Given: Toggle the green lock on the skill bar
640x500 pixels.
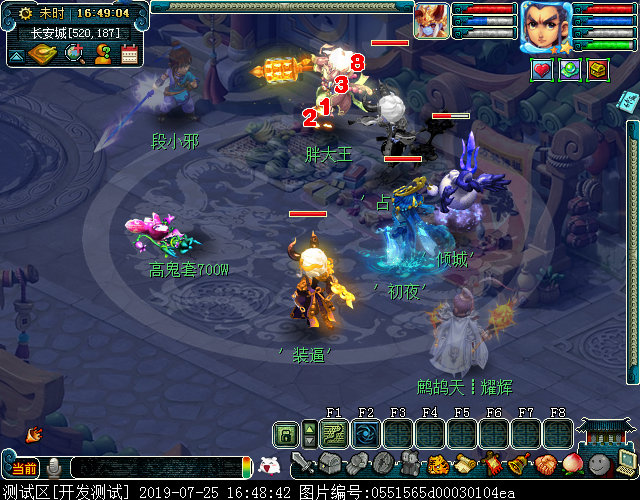Looking at the screenshot, I should pos(286,434).
